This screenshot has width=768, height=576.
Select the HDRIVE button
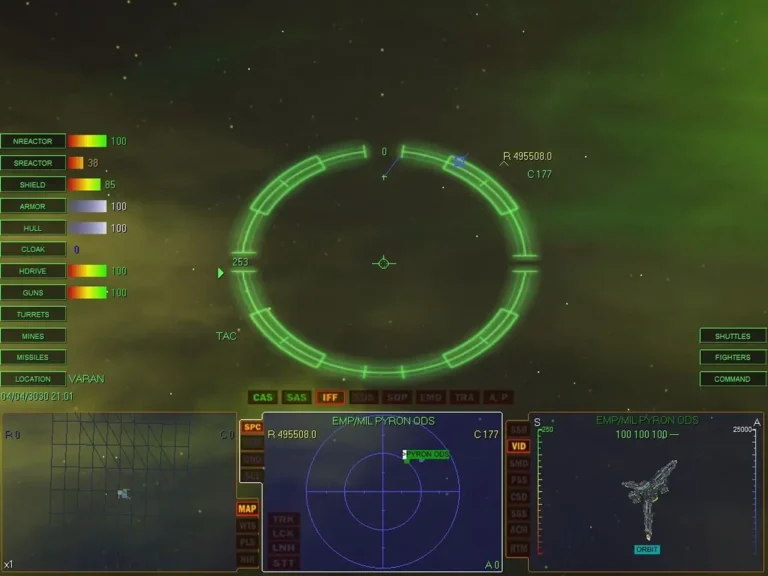tap(33, 271)
